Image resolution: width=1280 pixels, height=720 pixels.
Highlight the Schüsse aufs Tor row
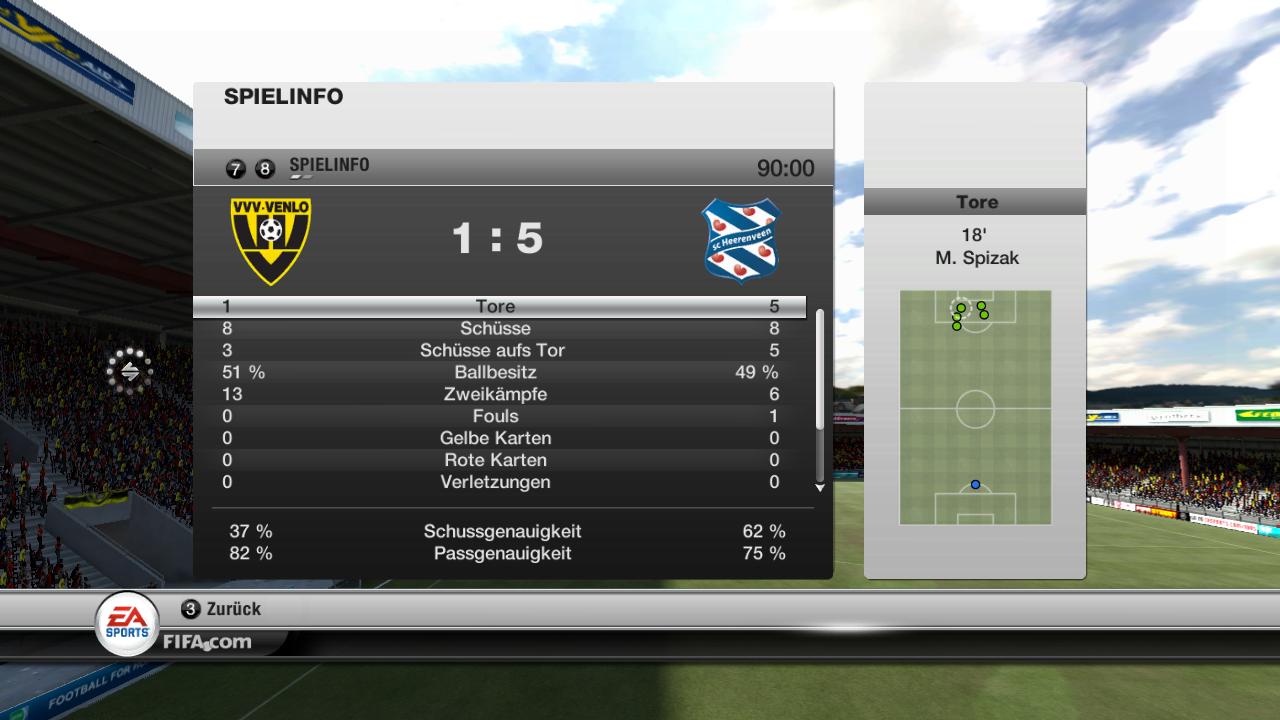497,351
